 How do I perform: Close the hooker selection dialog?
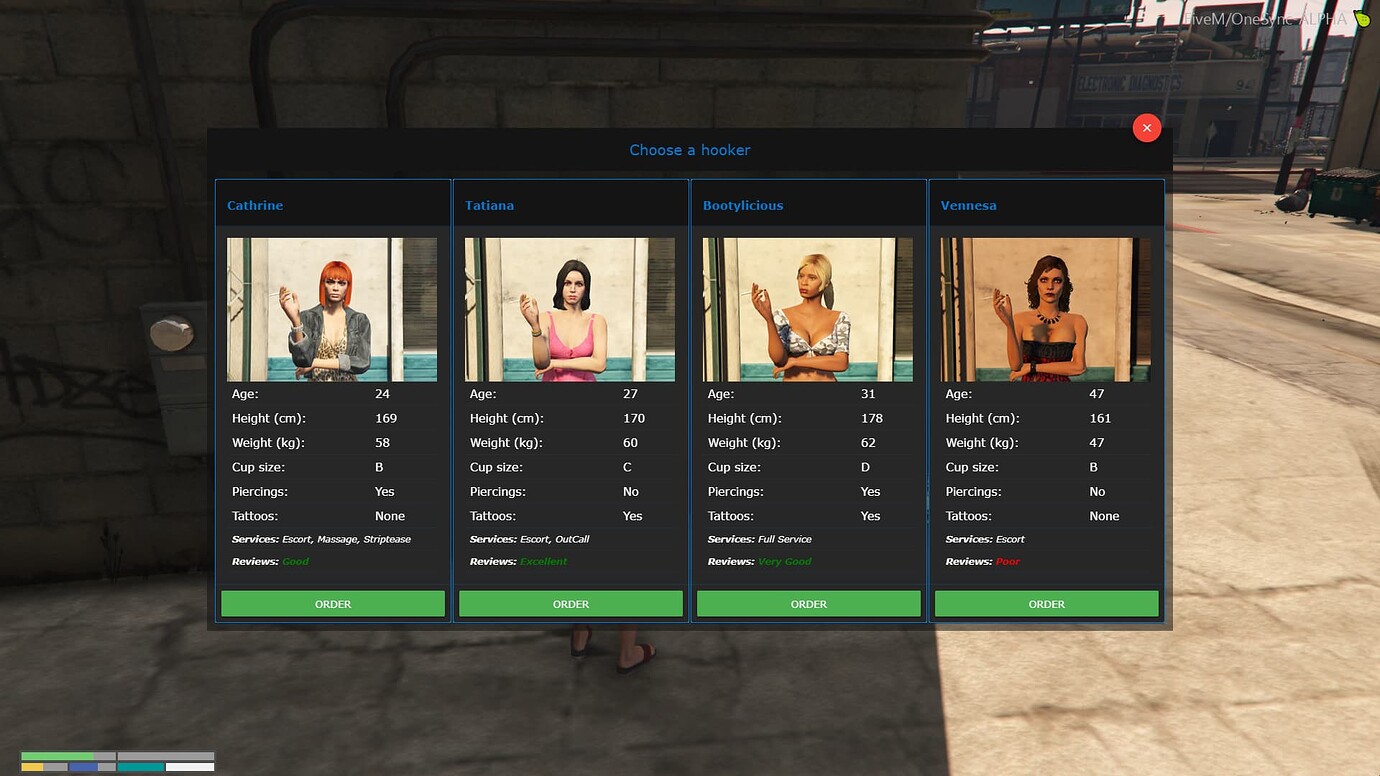pyautogui.click(x=1147, y=127)
